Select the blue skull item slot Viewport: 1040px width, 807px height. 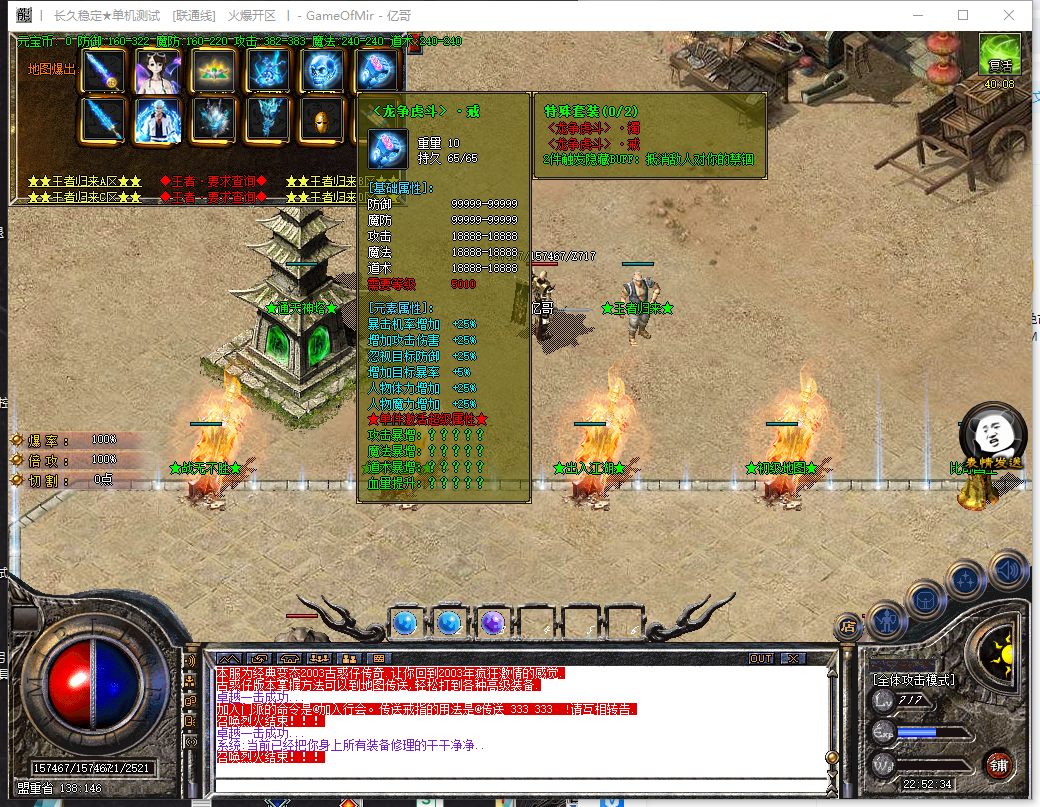pos(324,71)
